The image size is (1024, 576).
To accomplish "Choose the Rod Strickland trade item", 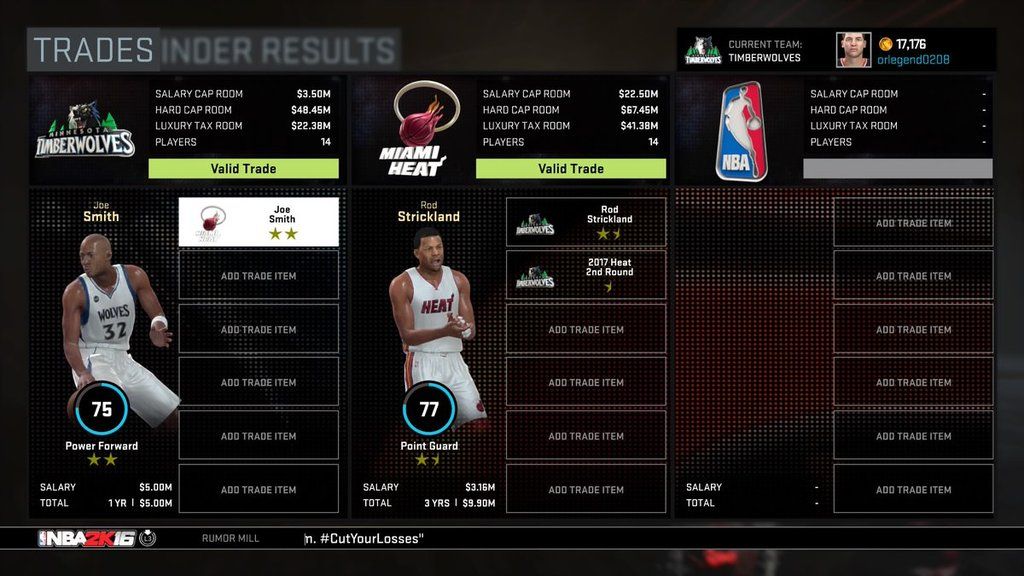I will coord(586,222).
